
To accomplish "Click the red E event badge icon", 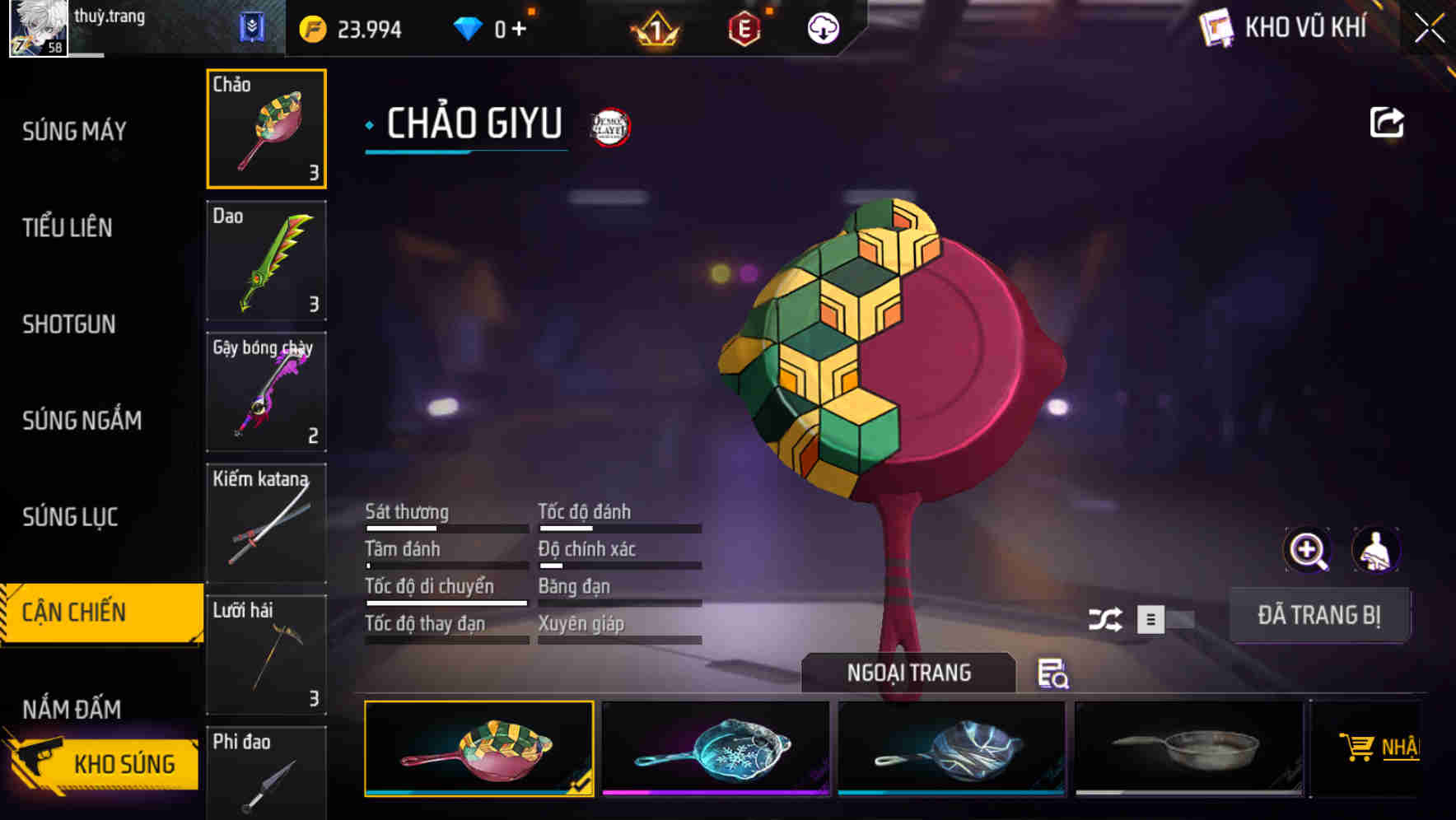I will pos(744,29).
